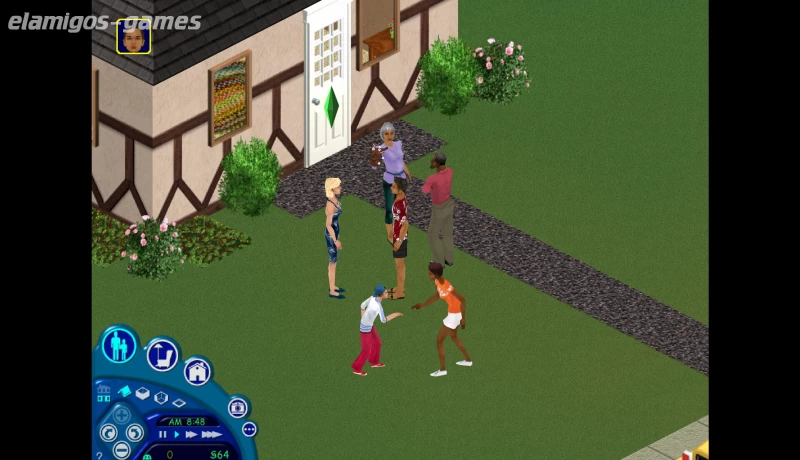Select the cutaway walls view
The image size is (800, 460).
click(x=161, y=397)
